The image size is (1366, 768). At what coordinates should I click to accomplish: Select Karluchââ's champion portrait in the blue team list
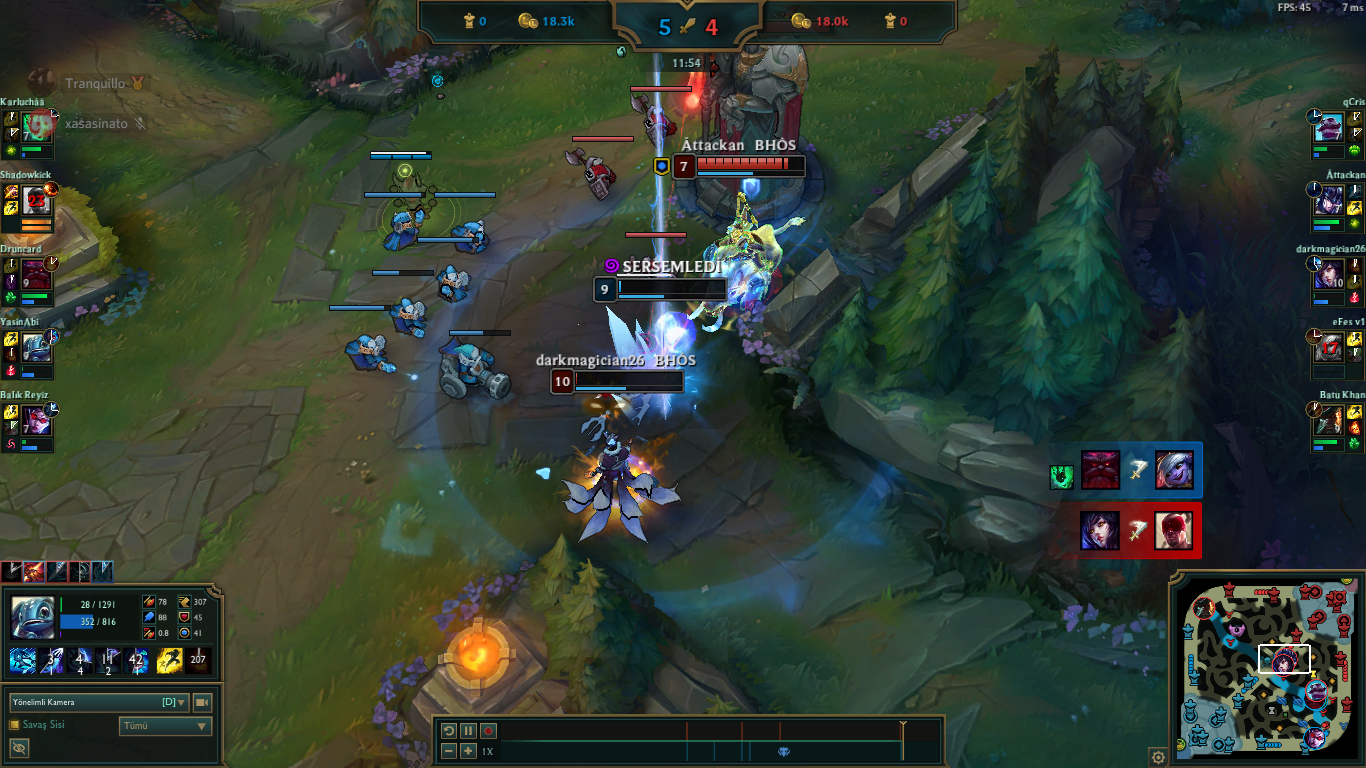tap(37, 127)
